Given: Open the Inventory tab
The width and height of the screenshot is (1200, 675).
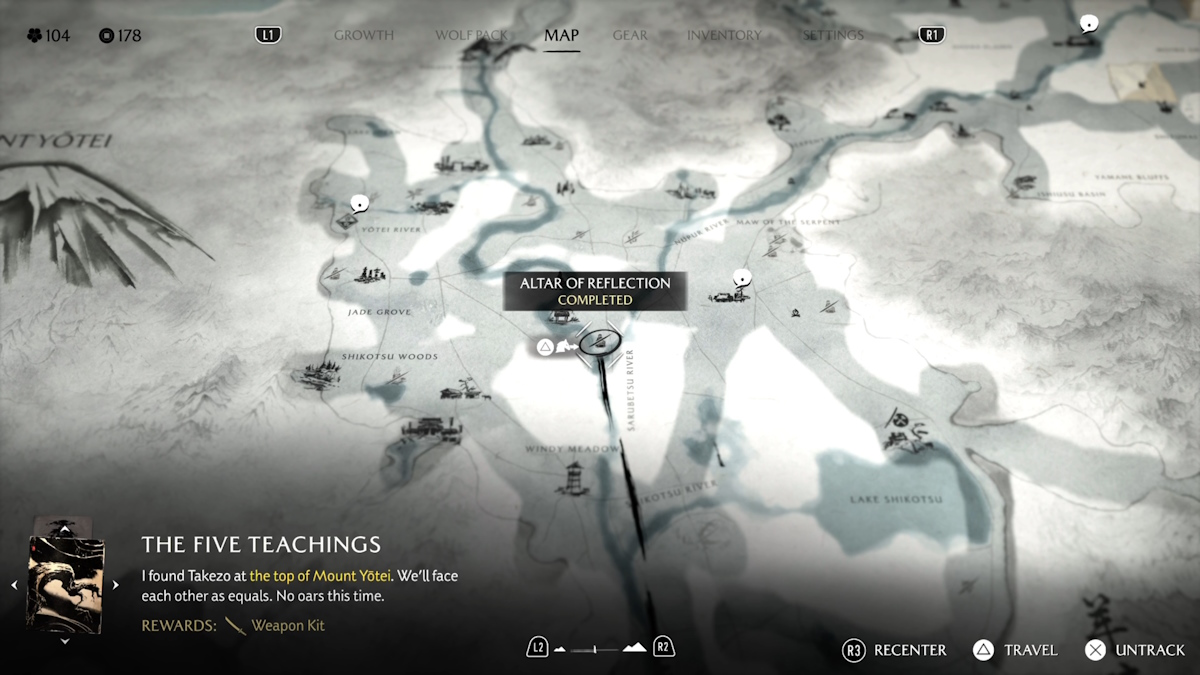Looking at the screenshot, I should point(725,35).
